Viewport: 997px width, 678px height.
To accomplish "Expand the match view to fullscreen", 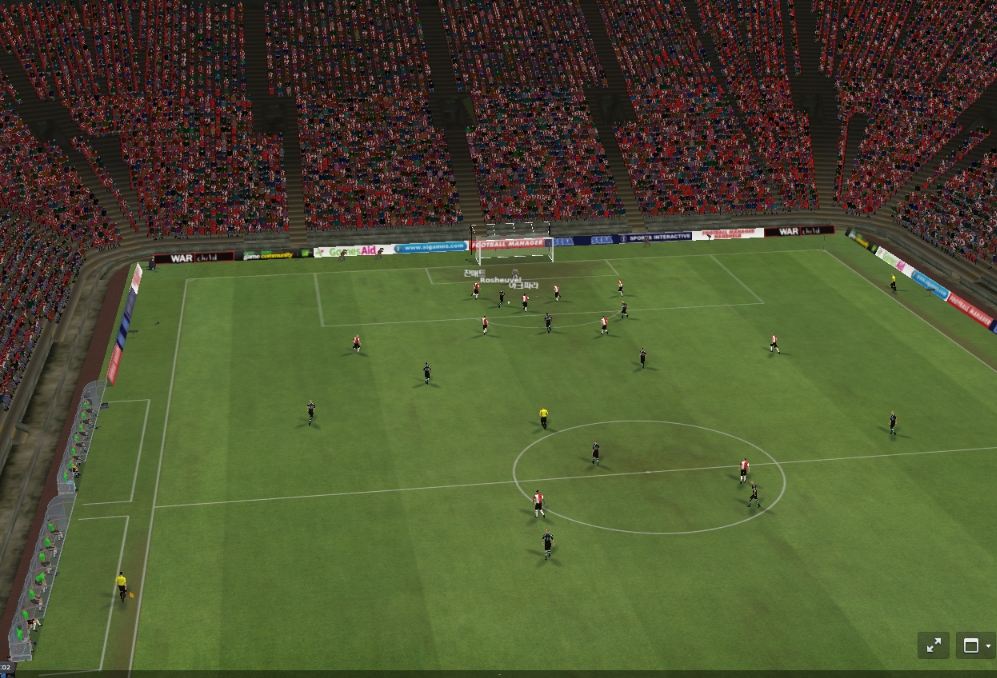I will point(933,645).
